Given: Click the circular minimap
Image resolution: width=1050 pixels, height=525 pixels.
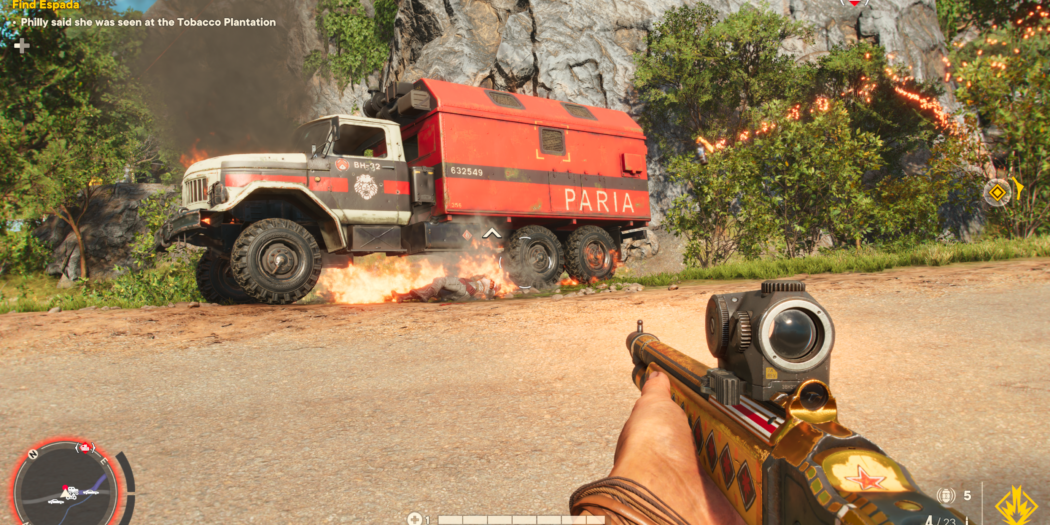Looking at the screenshot, I should pyautogui.click(x=68, y=487).
